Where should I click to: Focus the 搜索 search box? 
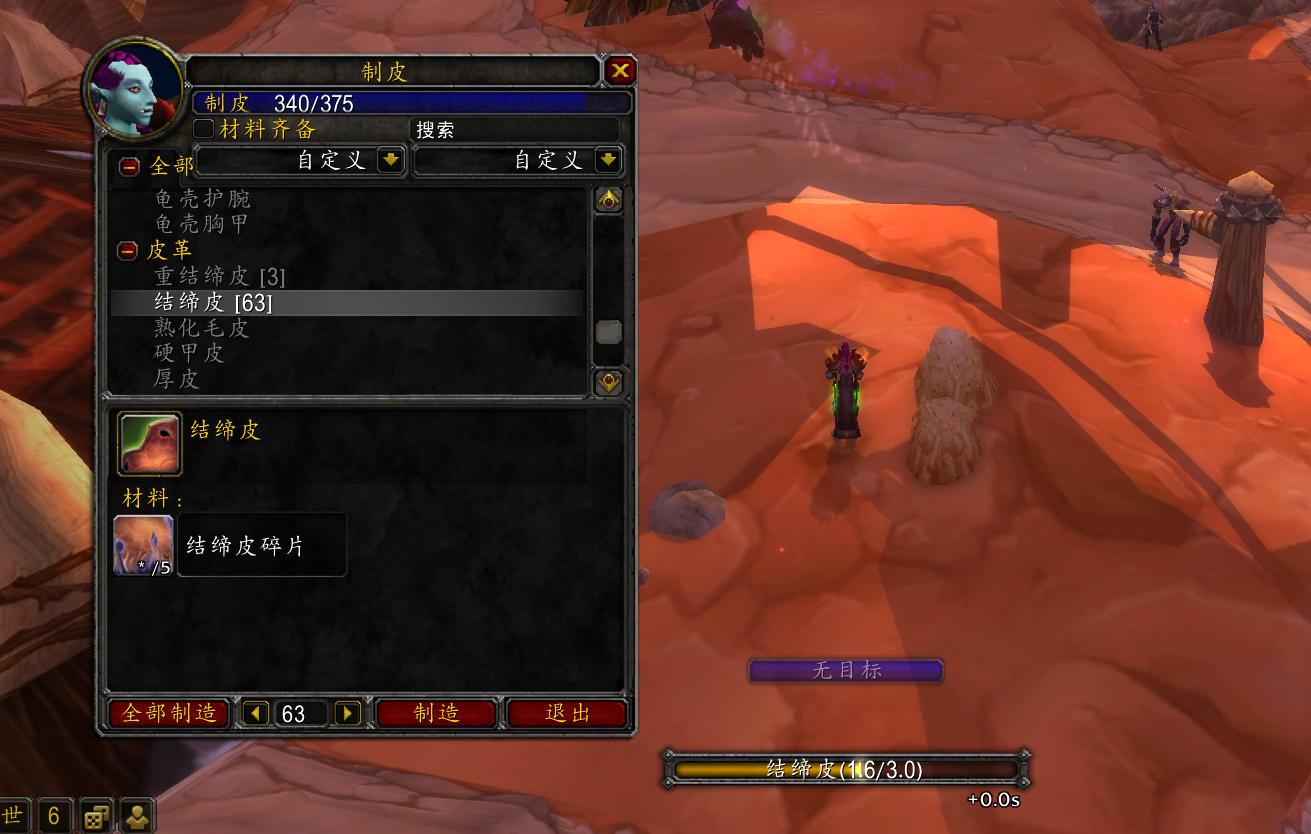515,130
